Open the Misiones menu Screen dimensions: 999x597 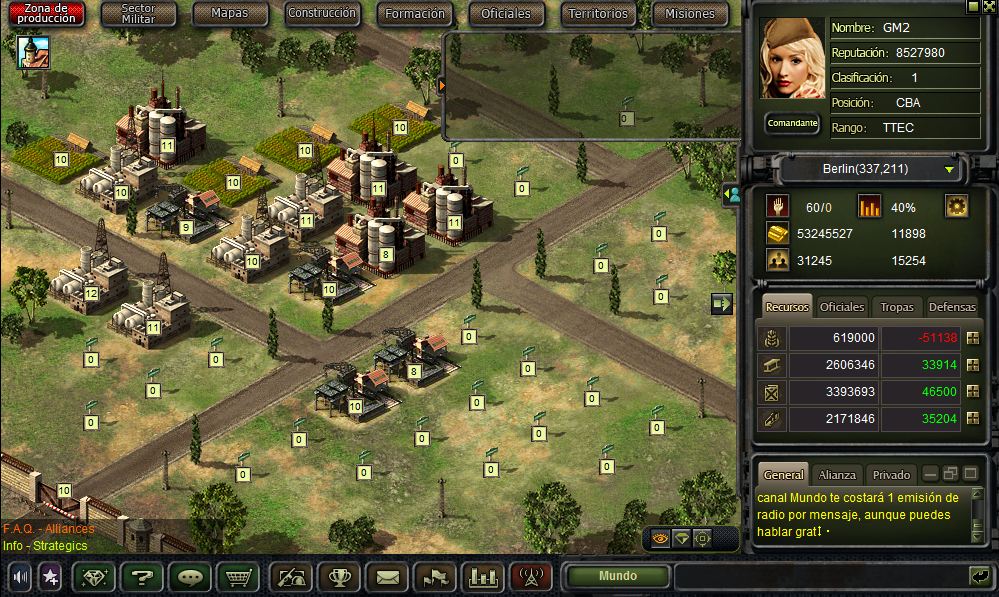coord(690,14)
